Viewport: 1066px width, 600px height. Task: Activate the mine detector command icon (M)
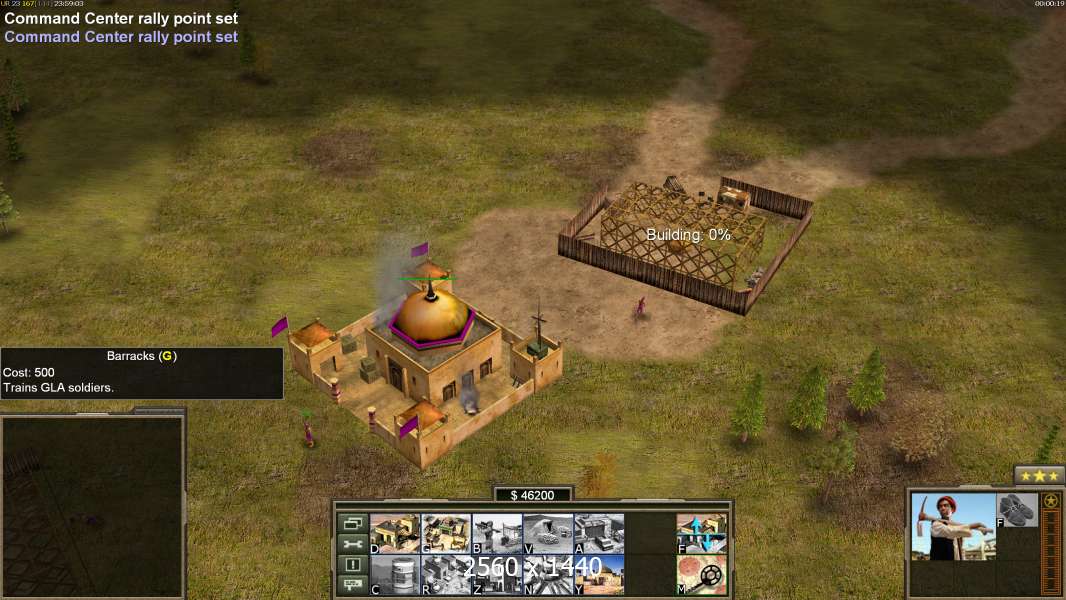[702, 575]
